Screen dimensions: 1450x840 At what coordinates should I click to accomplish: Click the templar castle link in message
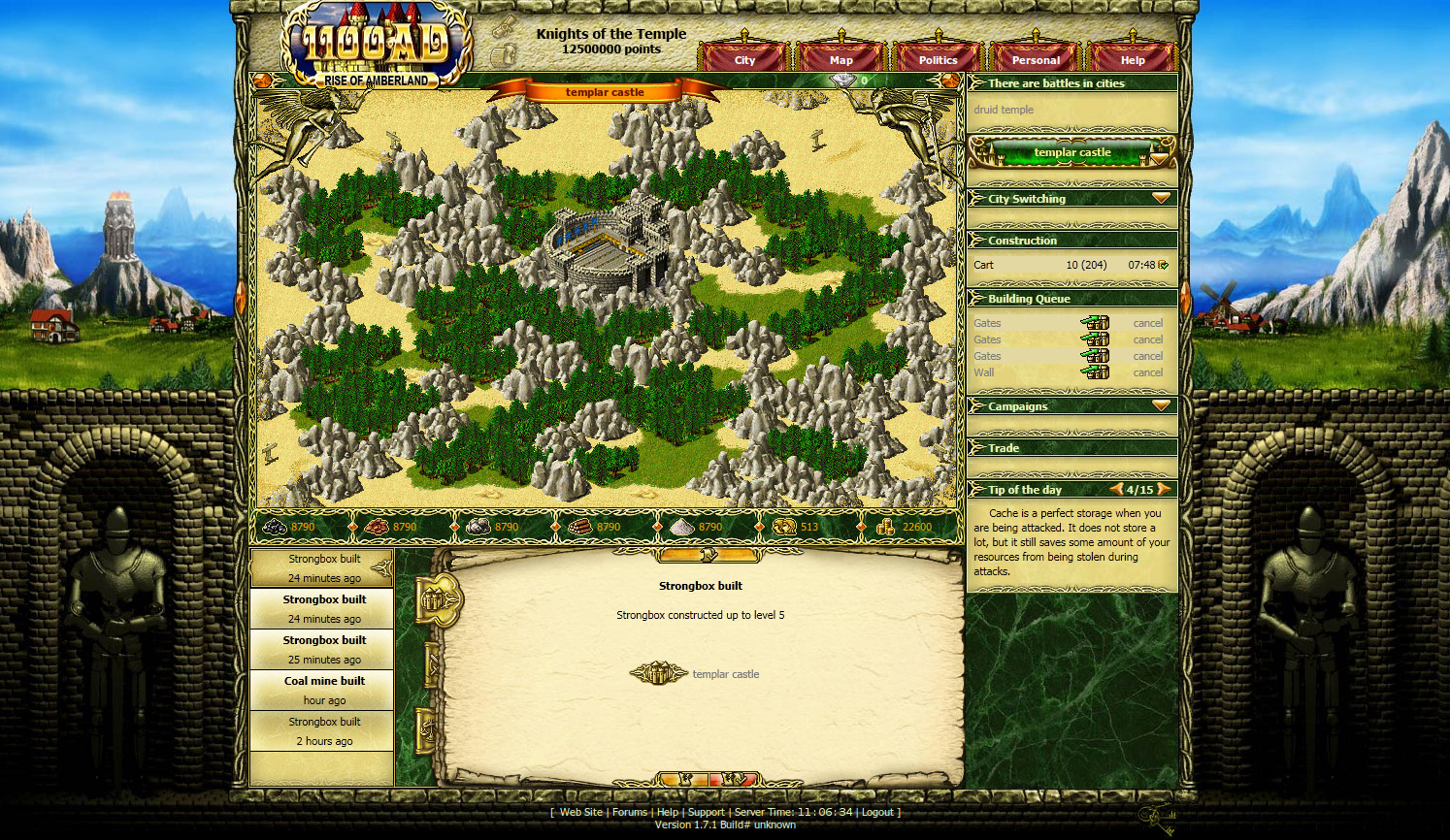click(x=725, y=674)
